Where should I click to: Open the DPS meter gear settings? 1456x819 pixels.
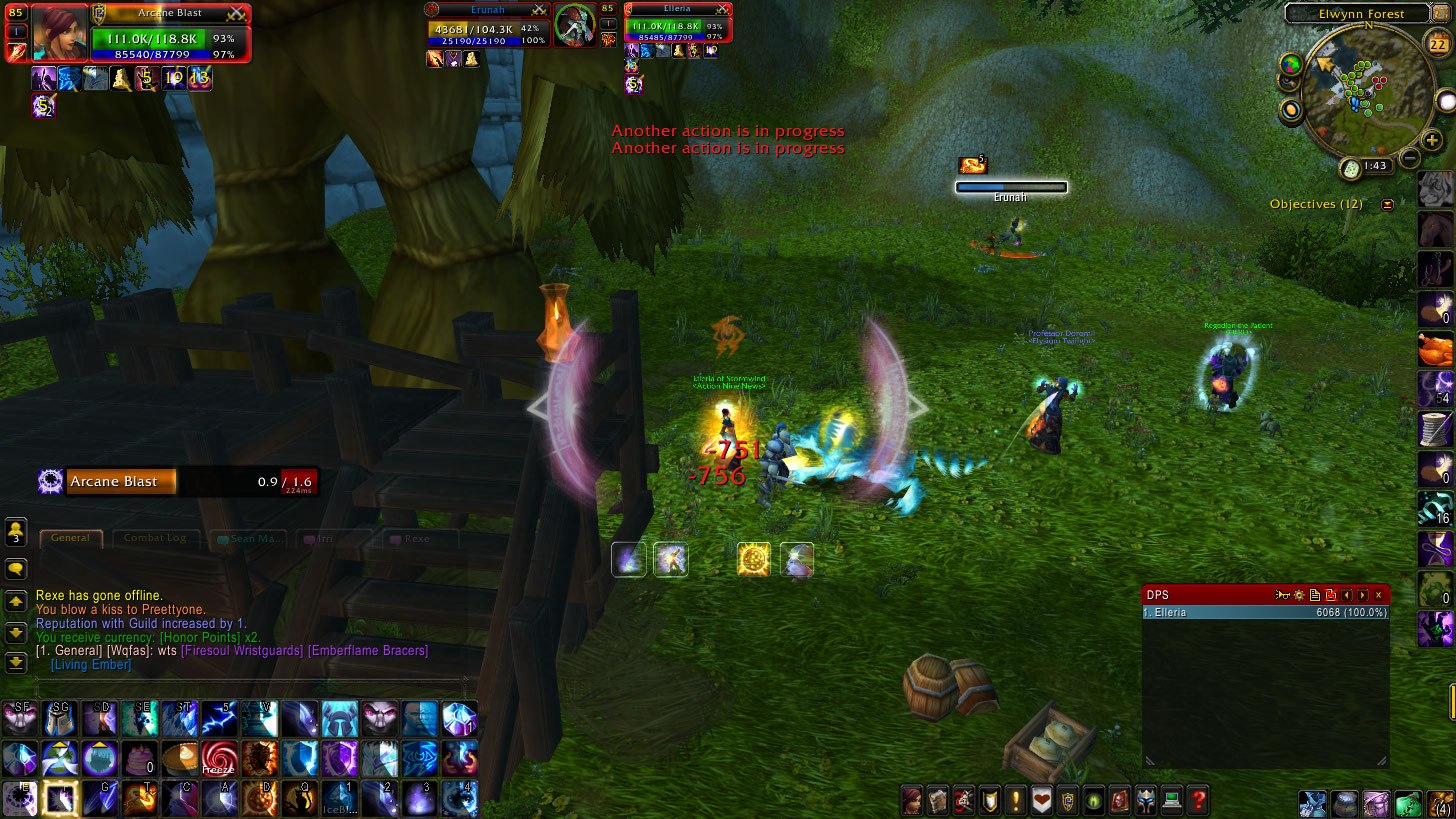point(1299,595)
